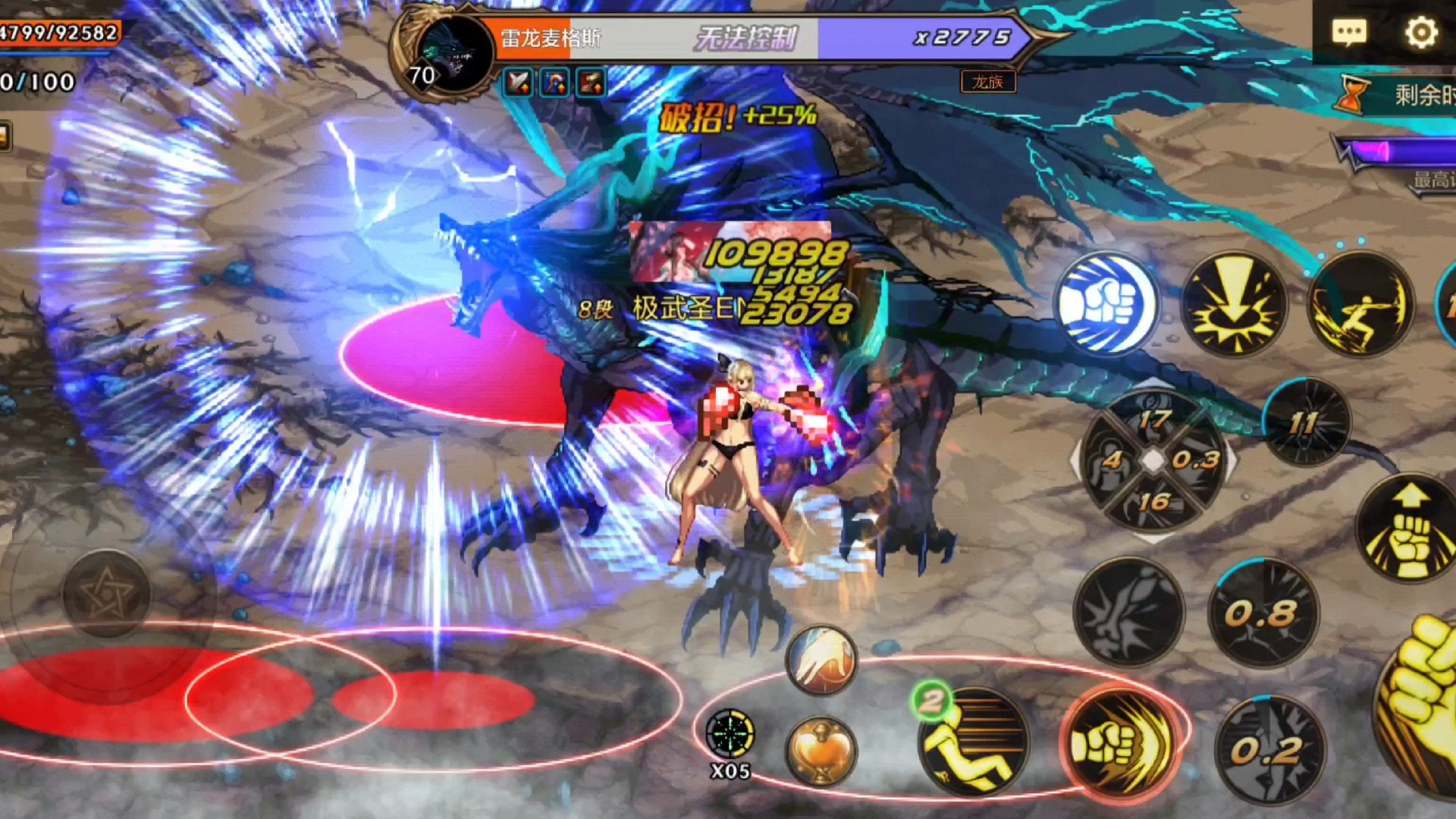This screenshot has height=819, width=1456.
Task: Use the heart-shaped potion item
Action: coord(821,751)
